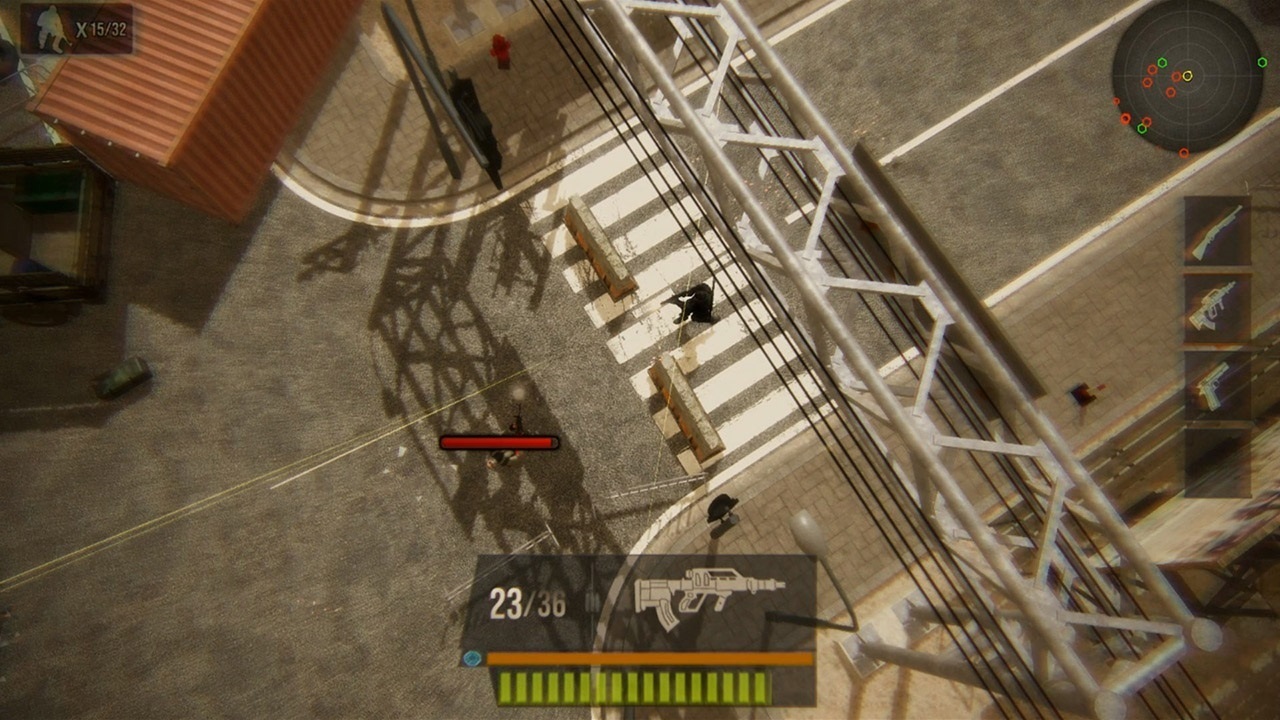Screen dimensions: 1280x720
Task: Click the 23/36 ammo count text
Action: (526, 601)
